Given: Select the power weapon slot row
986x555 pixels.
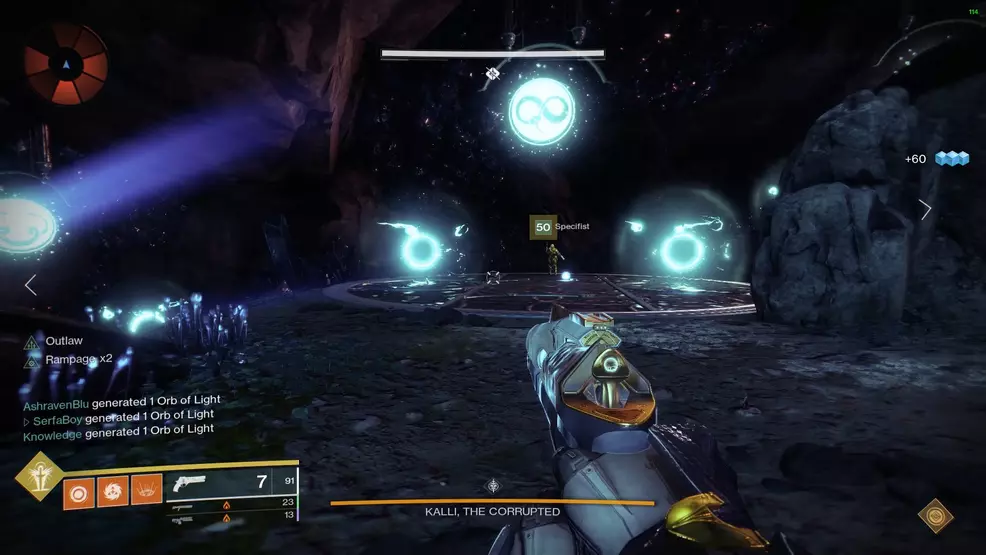Looking at the screenshot, I should pyautogui.click(x=233, y=516).
